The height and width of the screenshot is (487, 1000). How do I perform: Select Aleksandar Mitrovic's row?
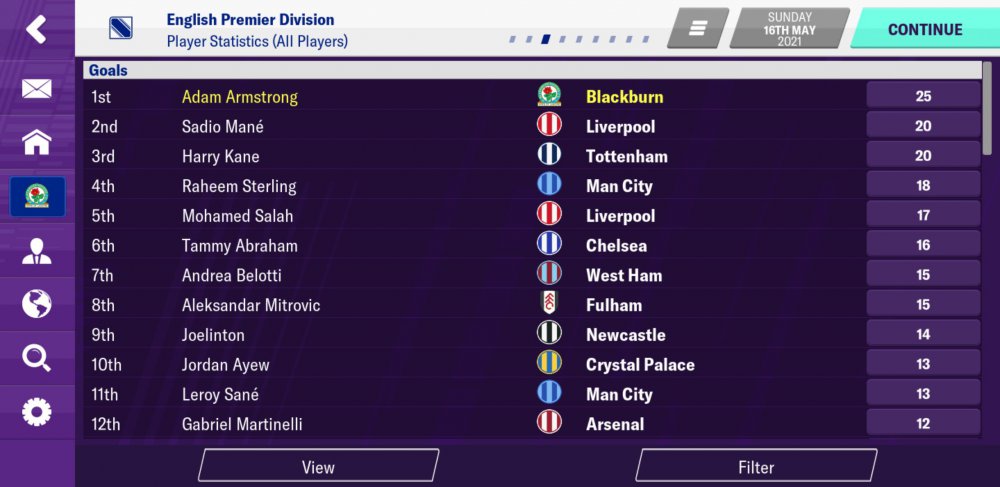point(251,305)
